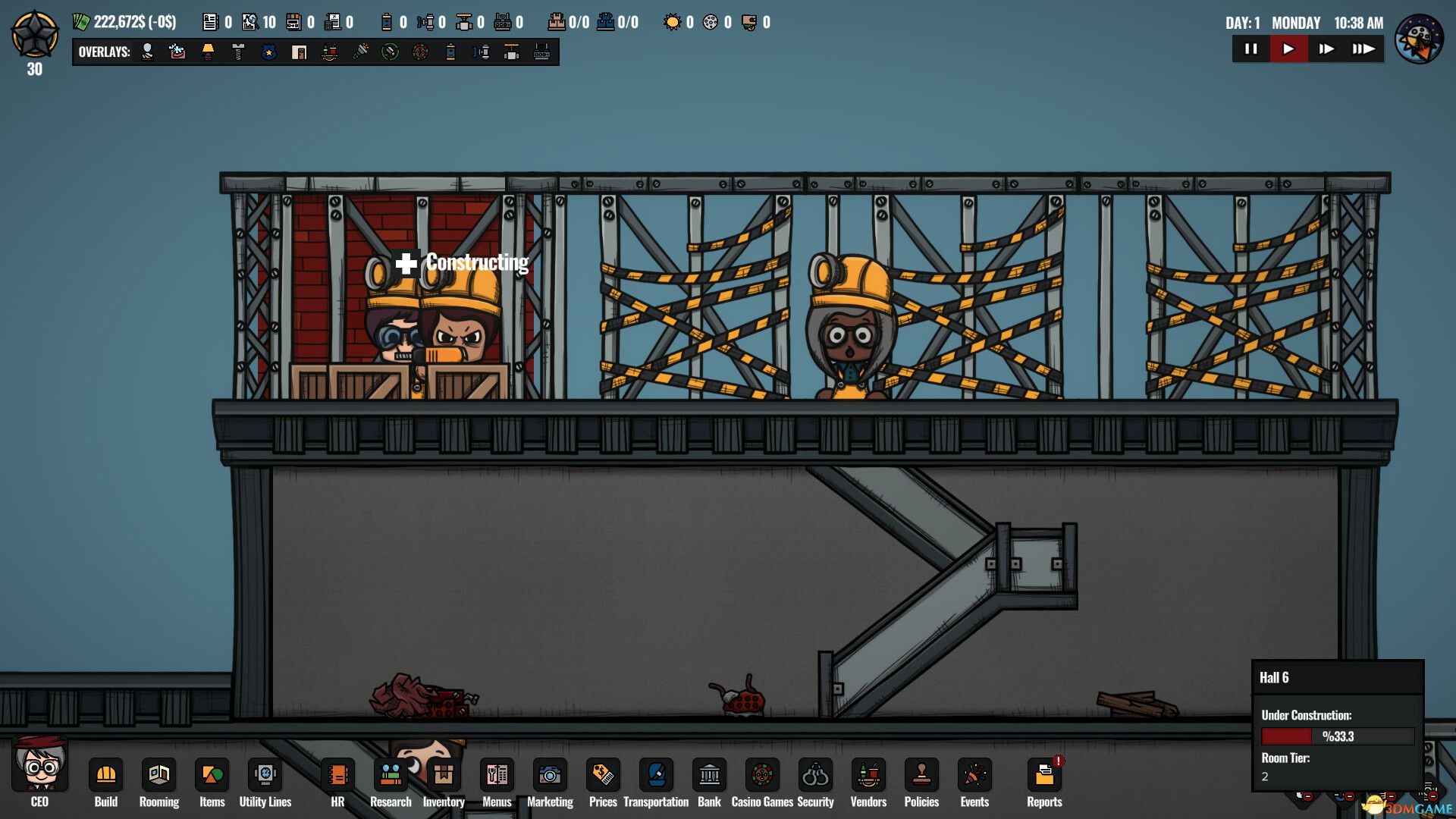Open the Research menu
1456x819 pixels.
tap(391, 776)
